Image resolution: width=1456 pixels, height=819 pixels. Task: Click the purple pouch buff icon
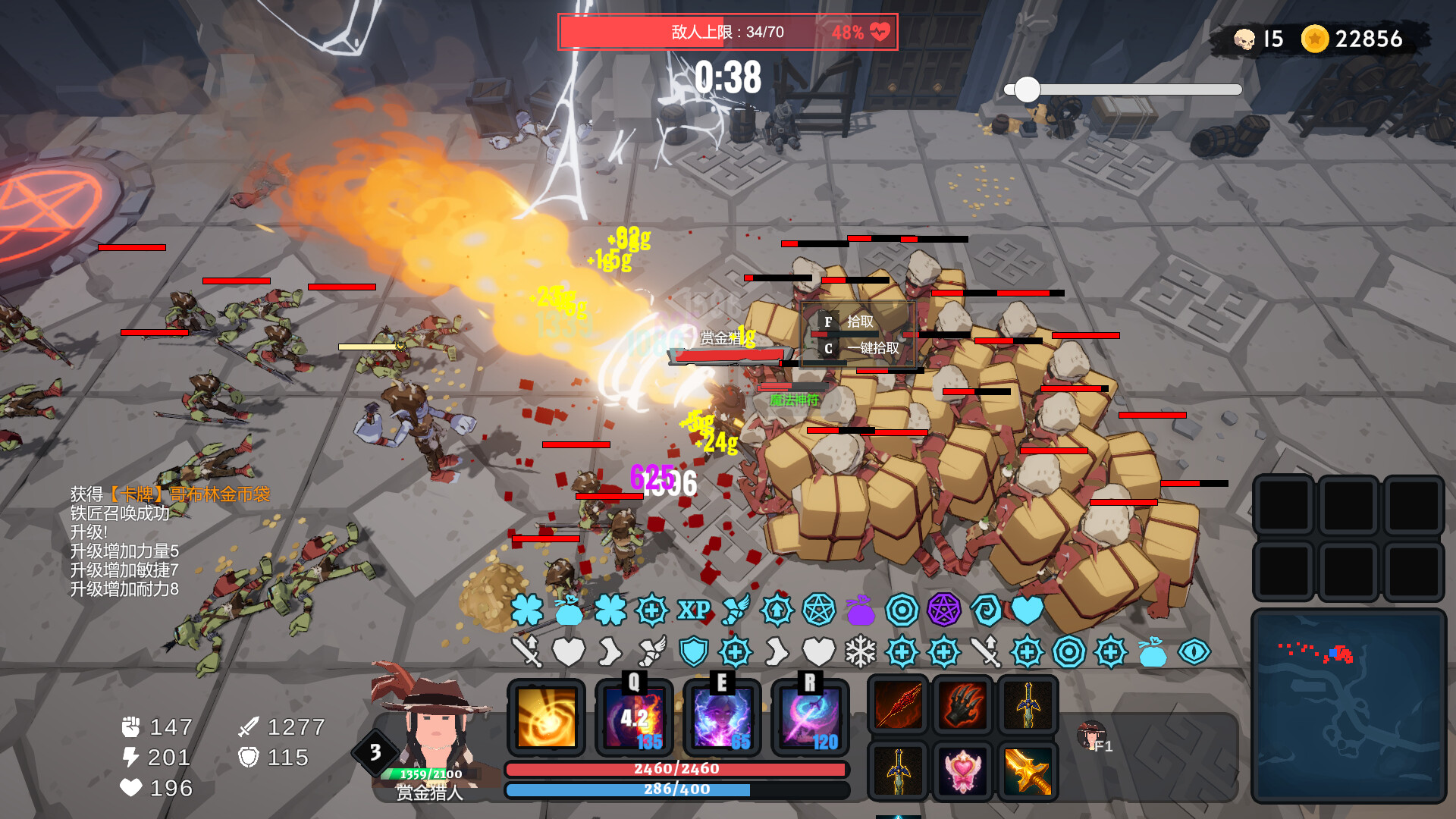tap(861, 610)
